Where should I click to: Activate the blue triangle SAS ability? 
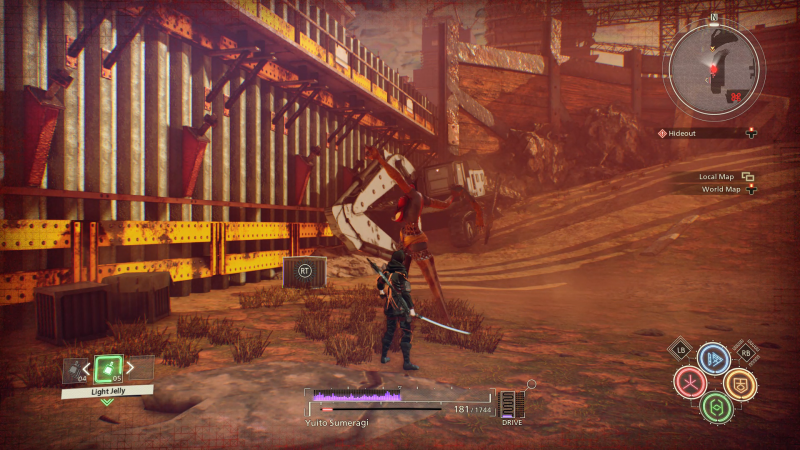click(x=713, y=359)
